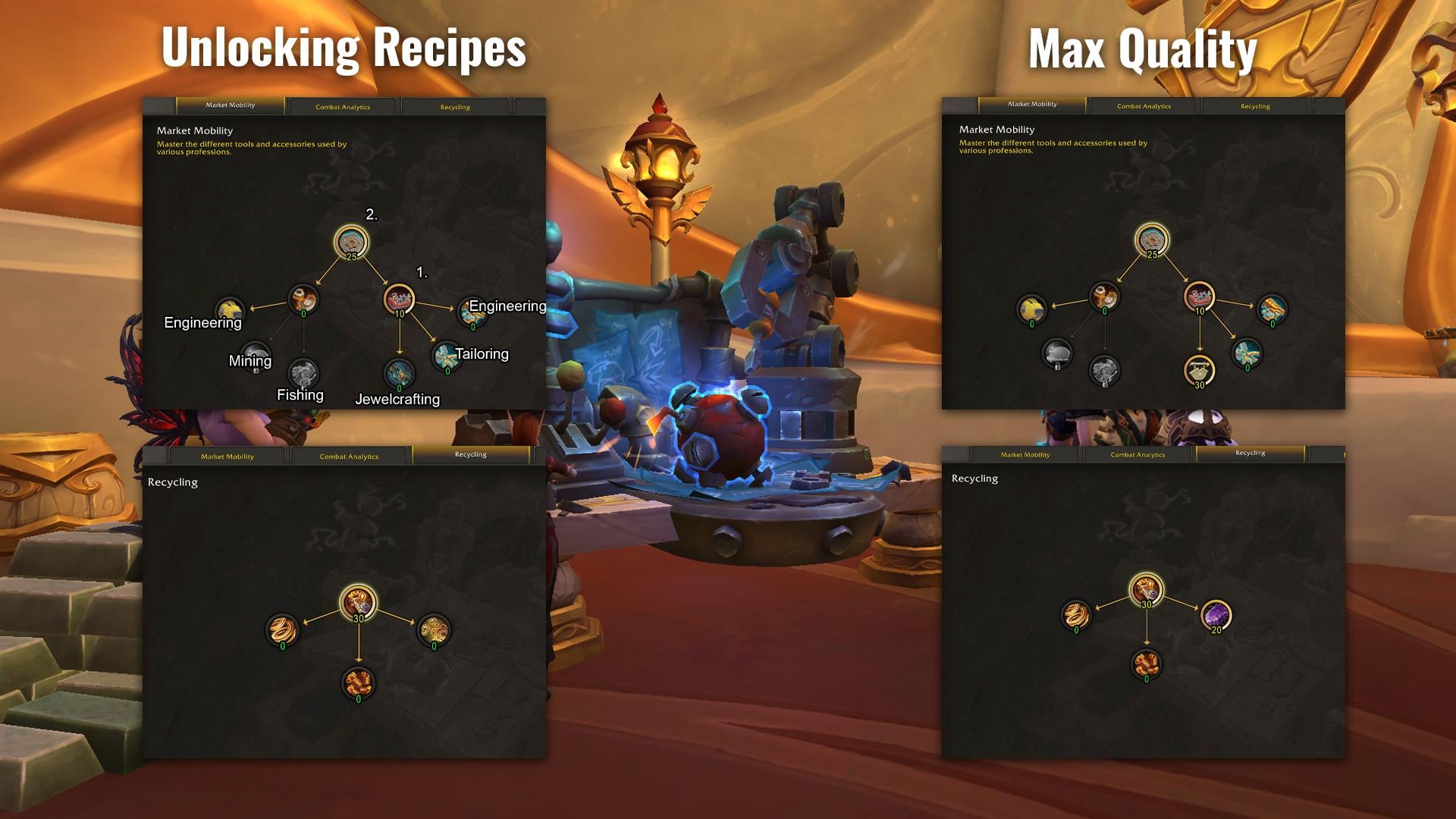Open the Recycling tab in the top-left panel
This screenshot has width=1456, height=819.
click(x=455, y=107)
